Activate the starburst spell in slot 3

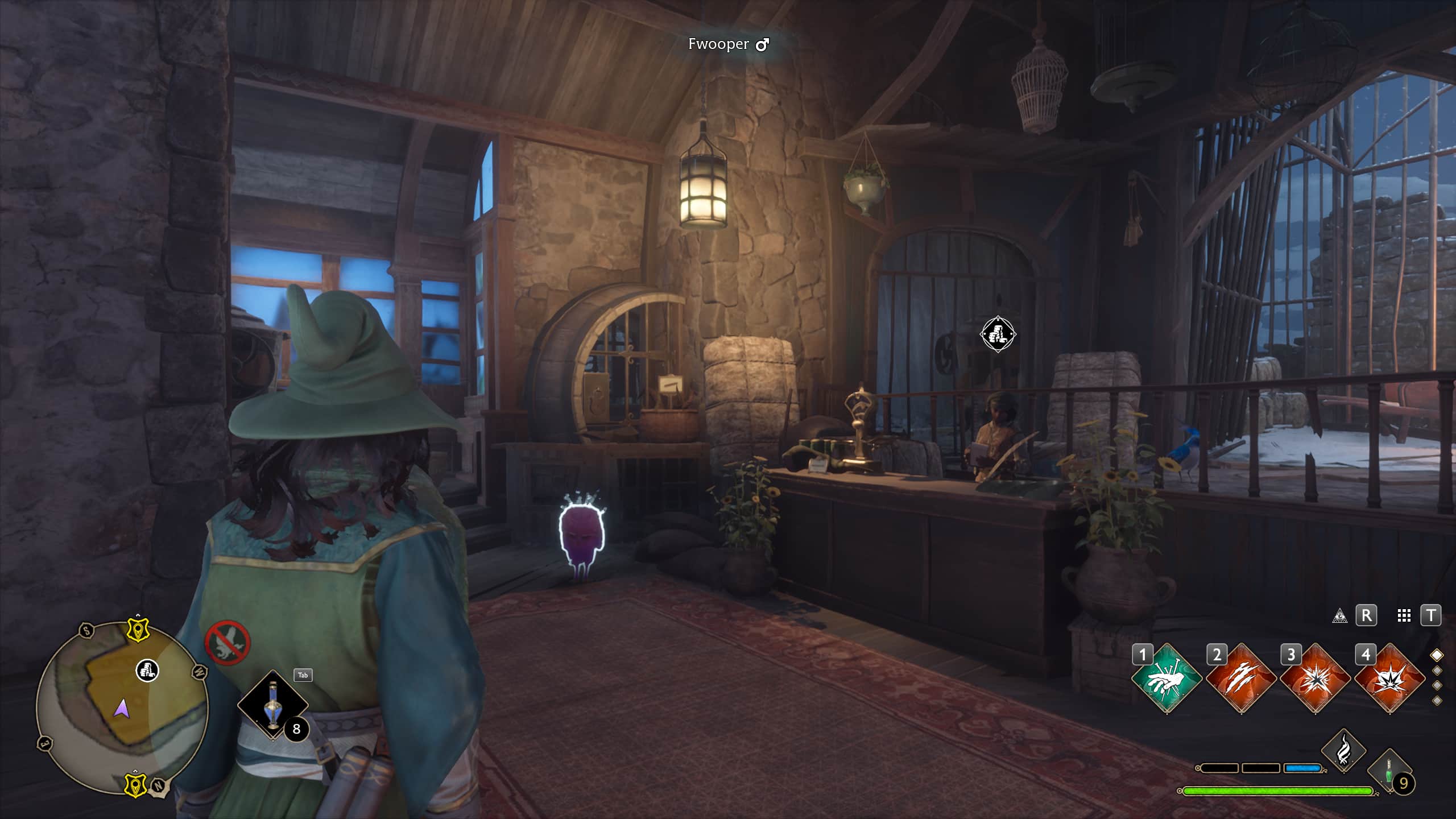(x=1315, y=678)
